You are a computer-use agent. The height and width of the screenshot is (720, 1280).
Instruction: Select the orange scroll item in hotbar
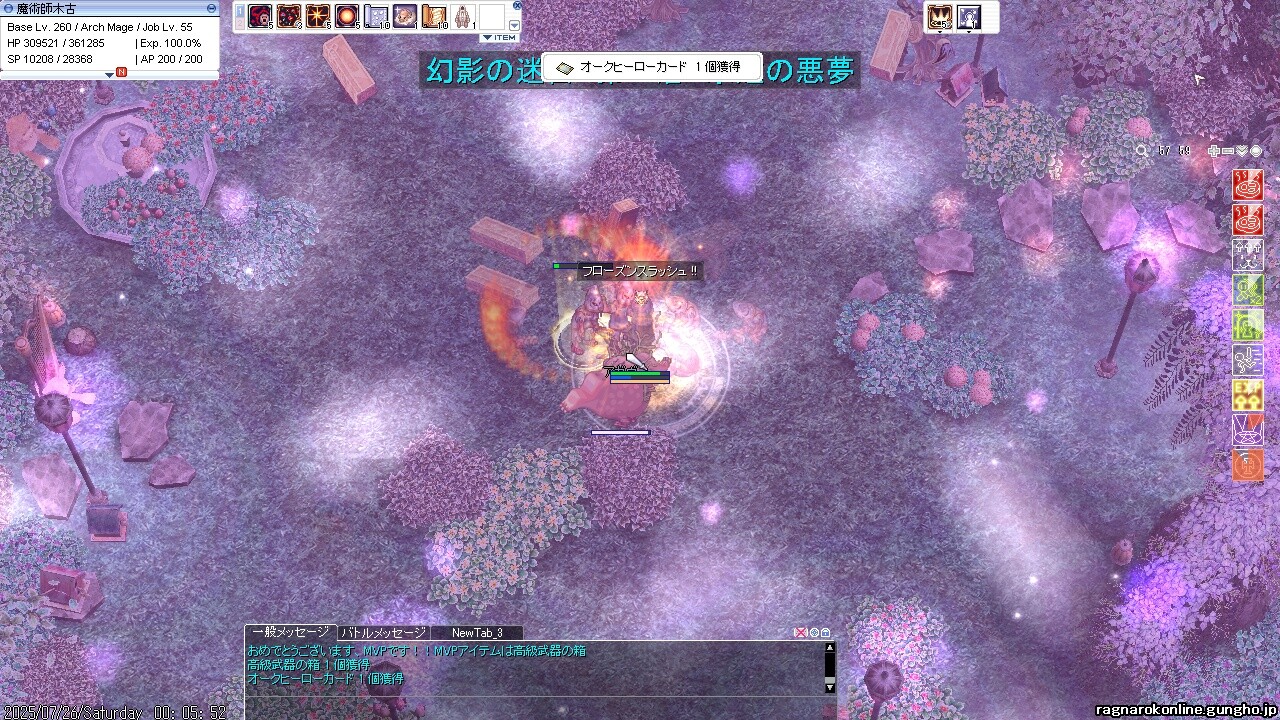coord(434,16)
